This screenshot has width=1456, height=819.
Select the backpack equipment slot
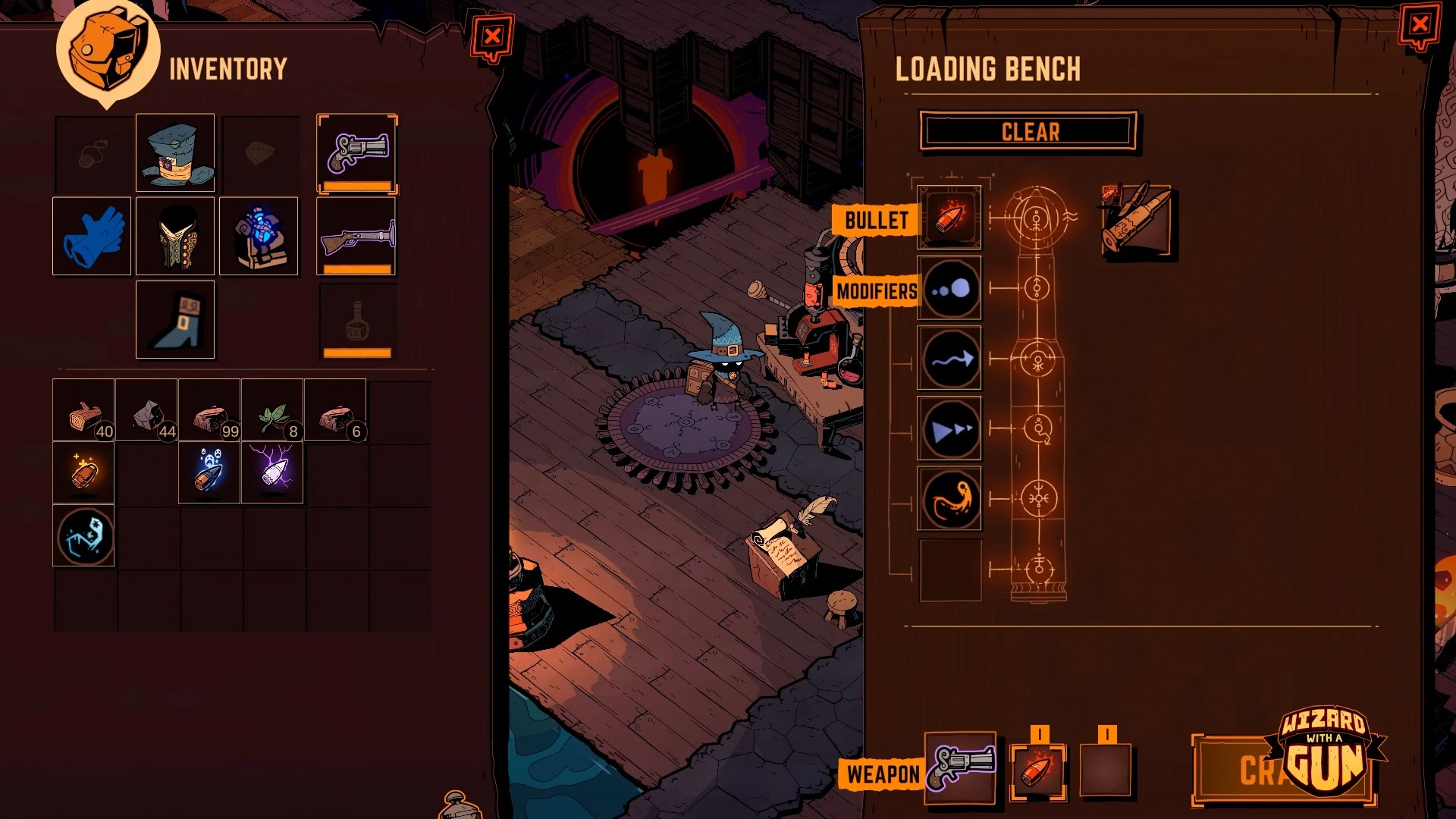(x=259, y=237)
